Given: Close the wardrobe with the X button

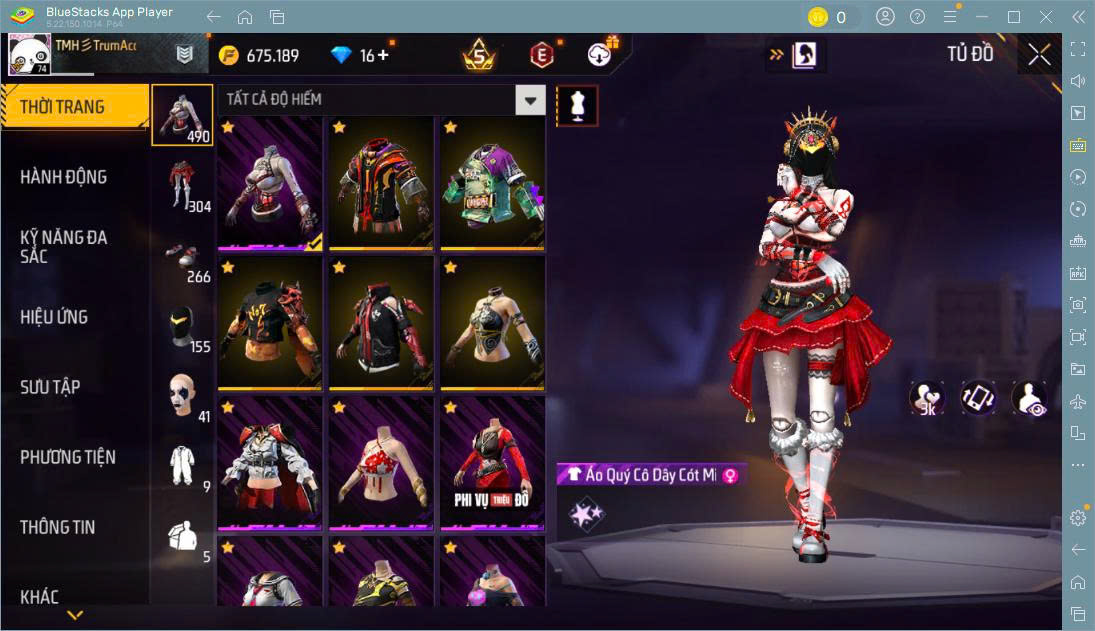Looking at the screenshot, I should 1039,55.
